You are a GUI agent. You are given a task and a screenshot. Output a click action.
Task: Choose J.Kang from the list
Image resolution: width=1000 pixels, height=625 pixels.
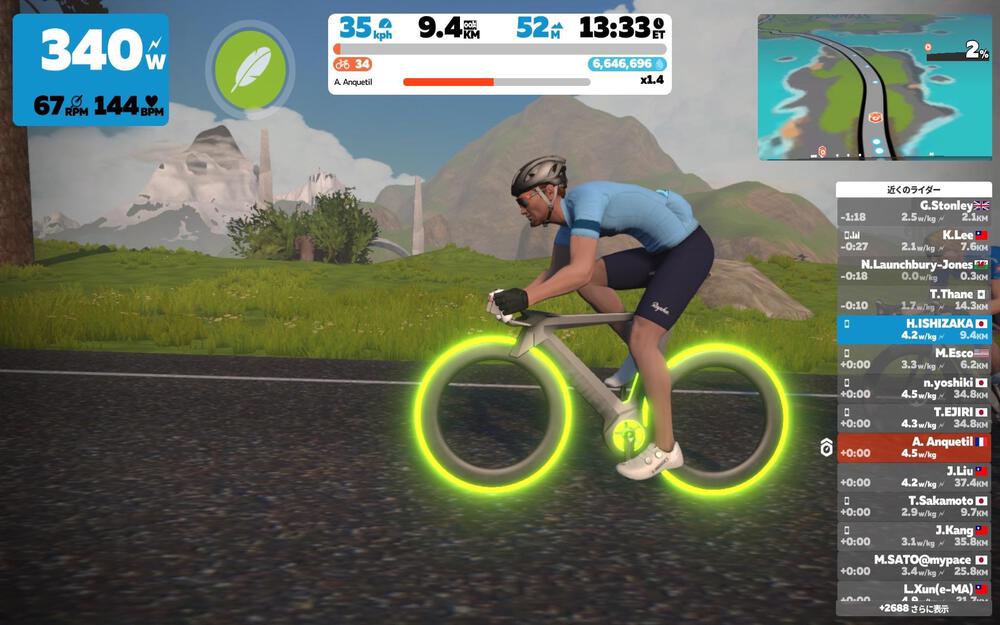(913, 536)
